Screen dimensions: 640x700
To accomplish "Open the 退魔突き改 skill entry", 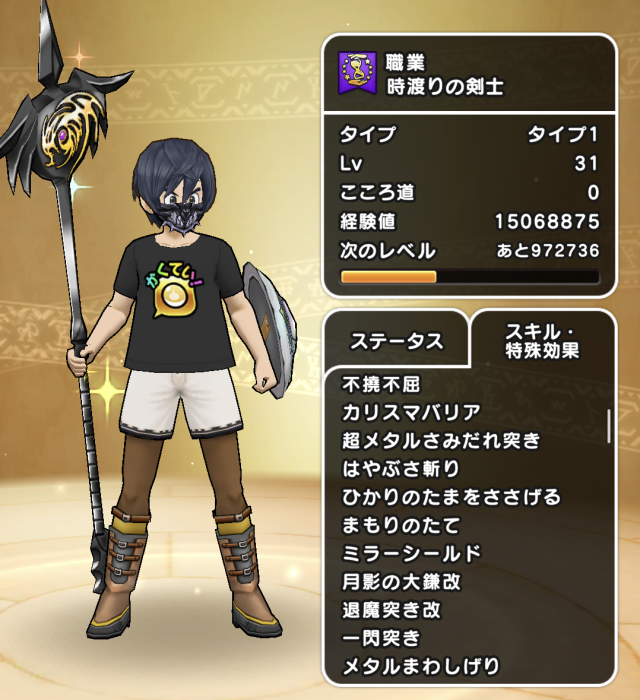I will point(391,609).
